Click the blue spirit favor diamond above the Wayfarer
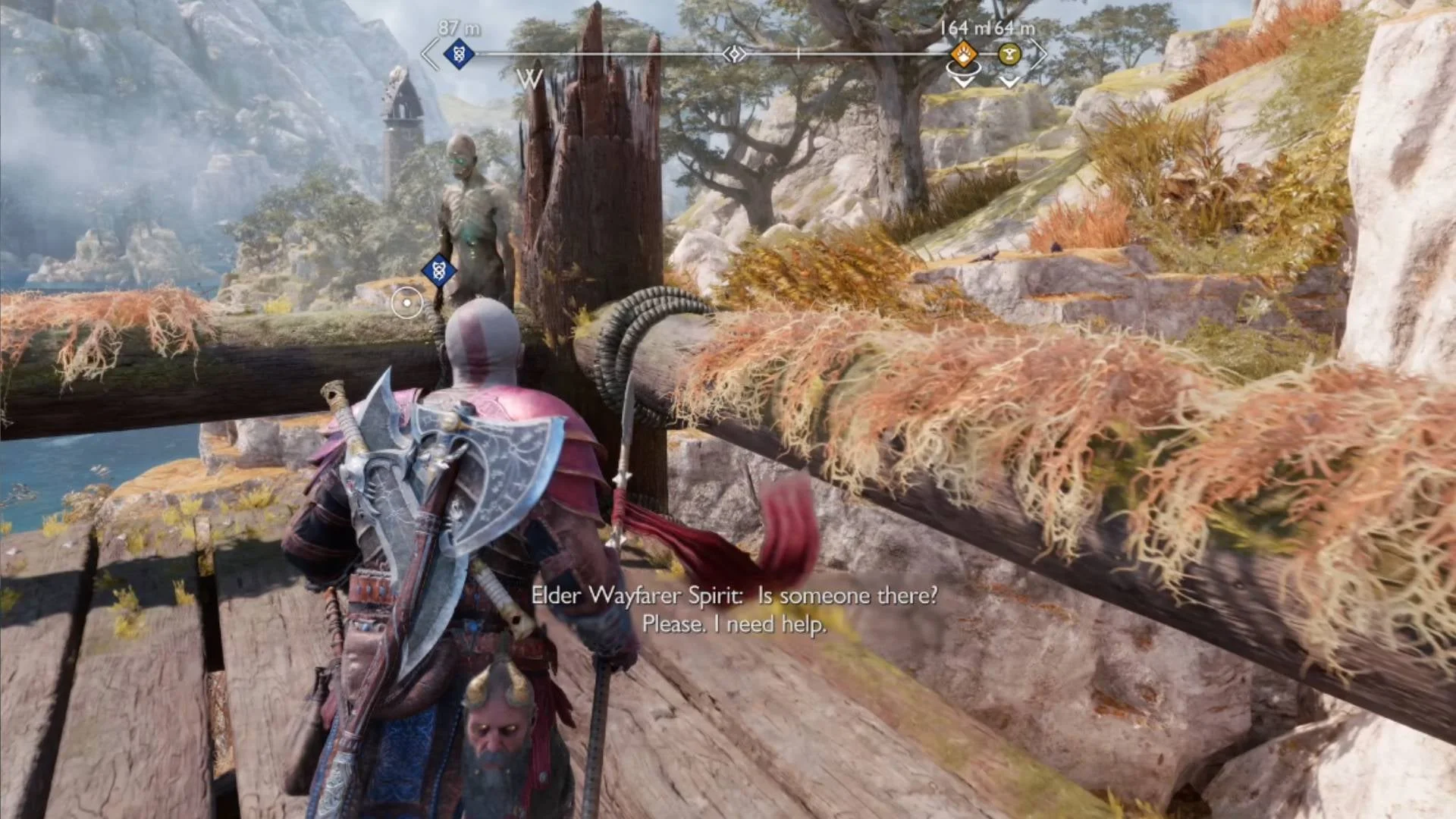 click(x=438, y=270)
